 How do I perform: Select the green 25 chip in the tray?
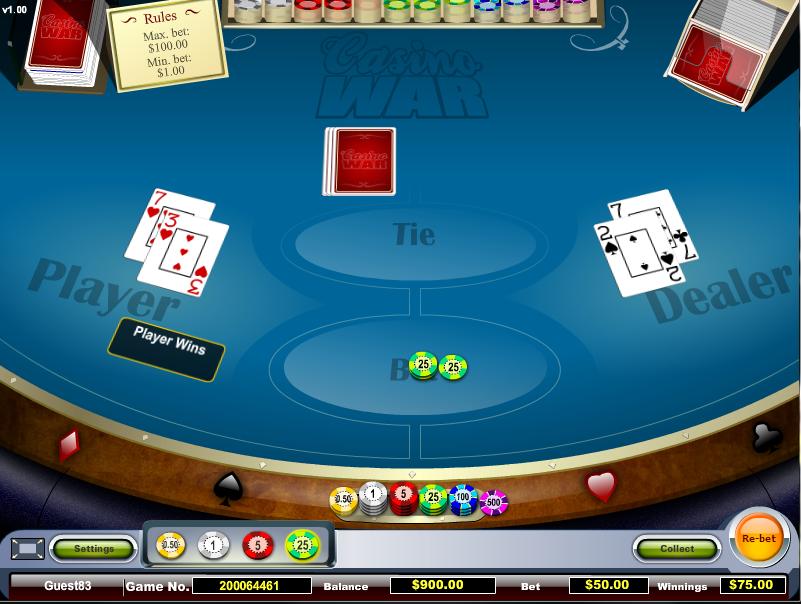click(302, 545)
